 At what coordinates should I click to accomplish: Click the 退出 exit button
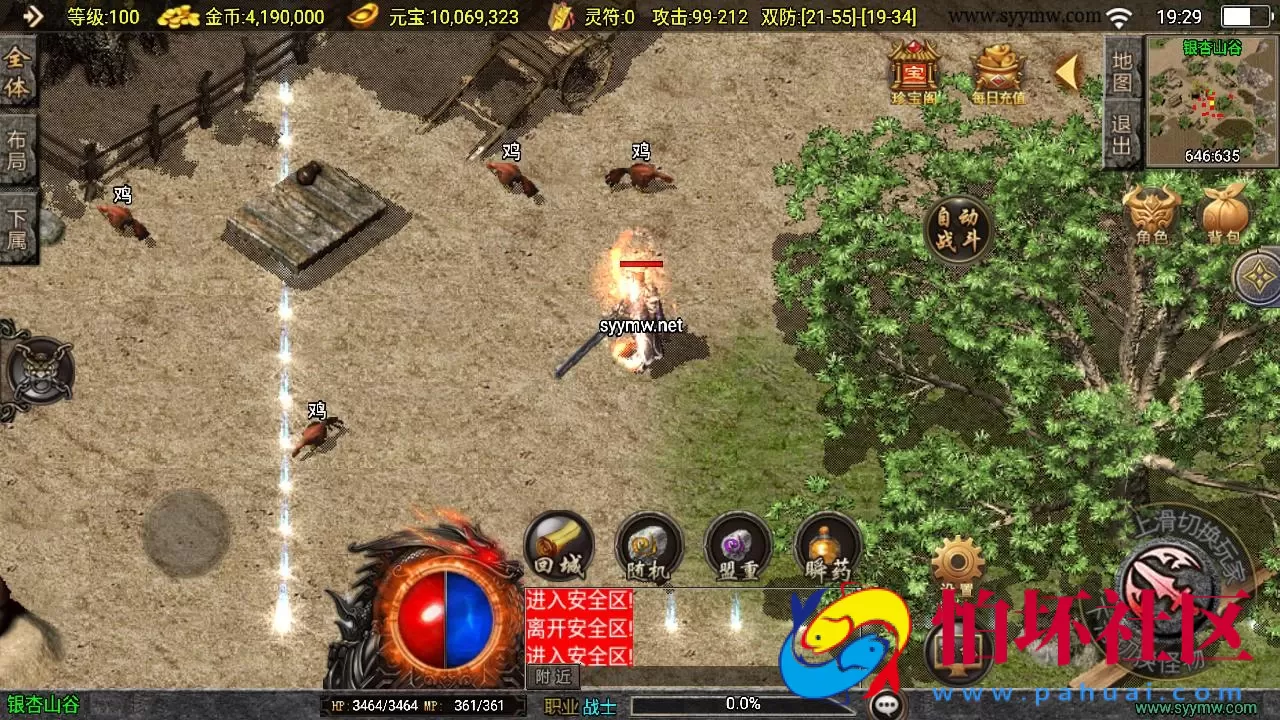pyautogui.click(x=1122, y=135)
